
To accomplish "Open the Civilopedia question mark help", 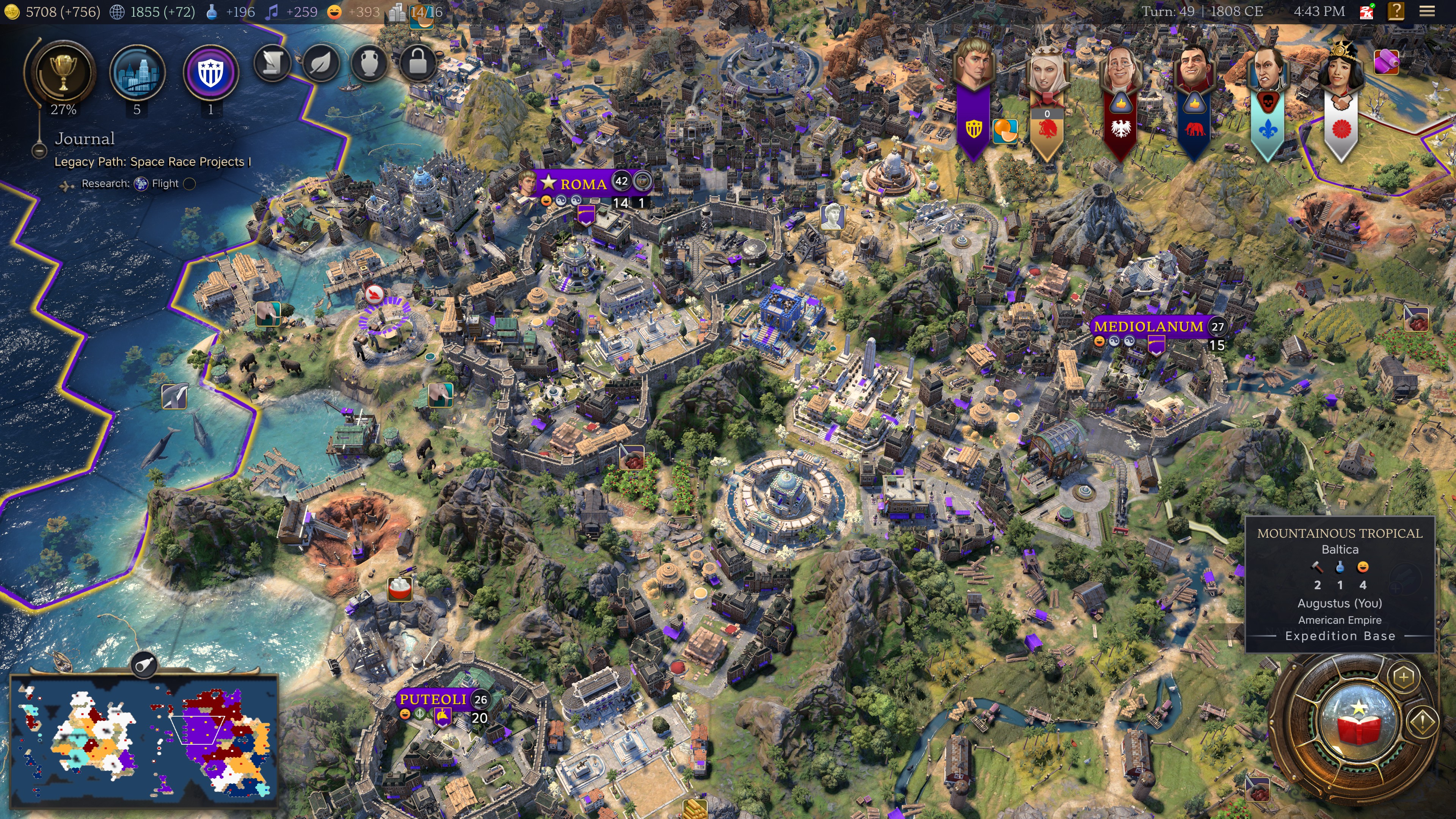I will [x=1395, y=11].
